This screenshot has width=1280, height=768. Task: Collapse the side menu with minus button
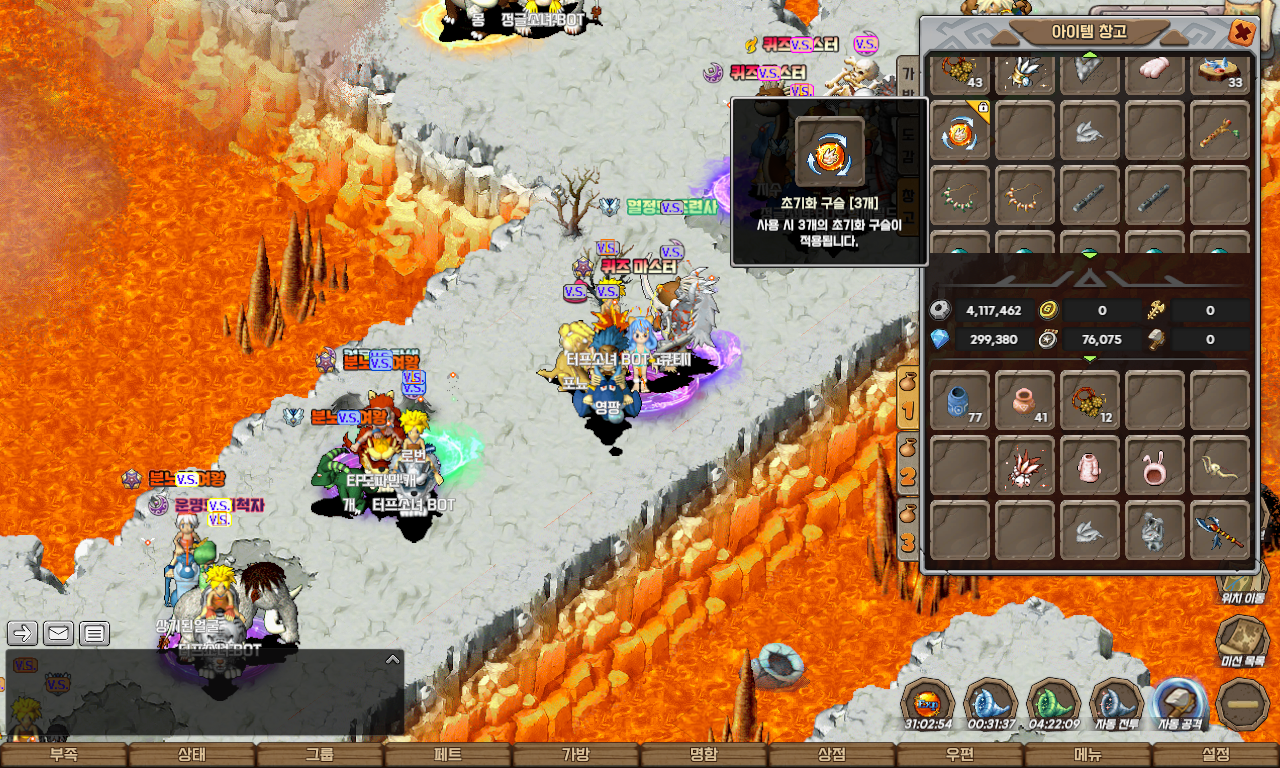tap(1243, 703)
